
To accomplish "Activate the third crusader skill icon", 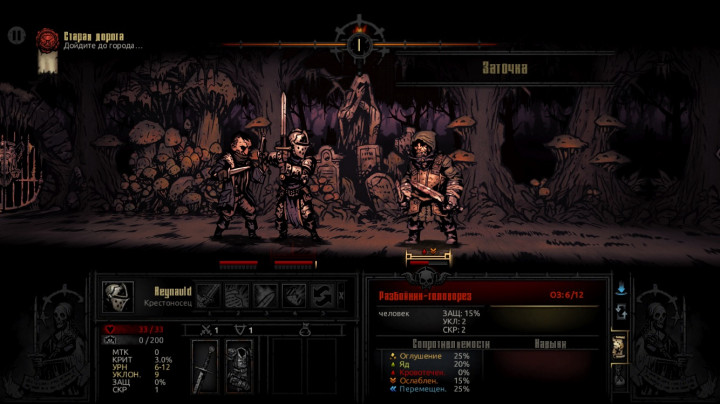I will pos(266,295).
